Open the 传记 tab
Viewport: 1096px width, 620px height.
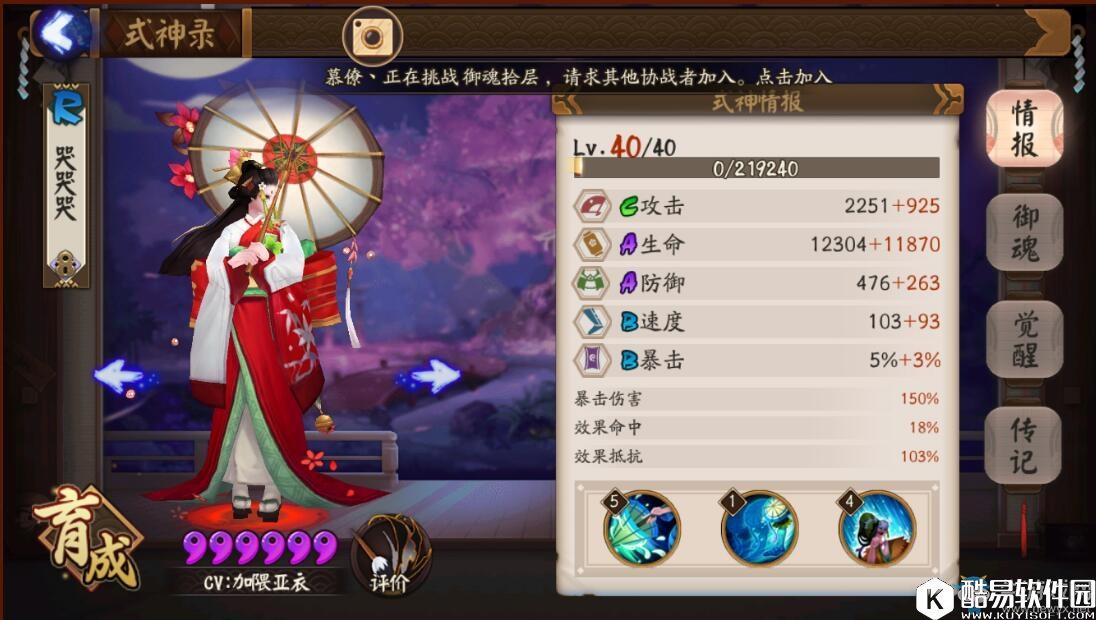click(x=1023, y=446)
